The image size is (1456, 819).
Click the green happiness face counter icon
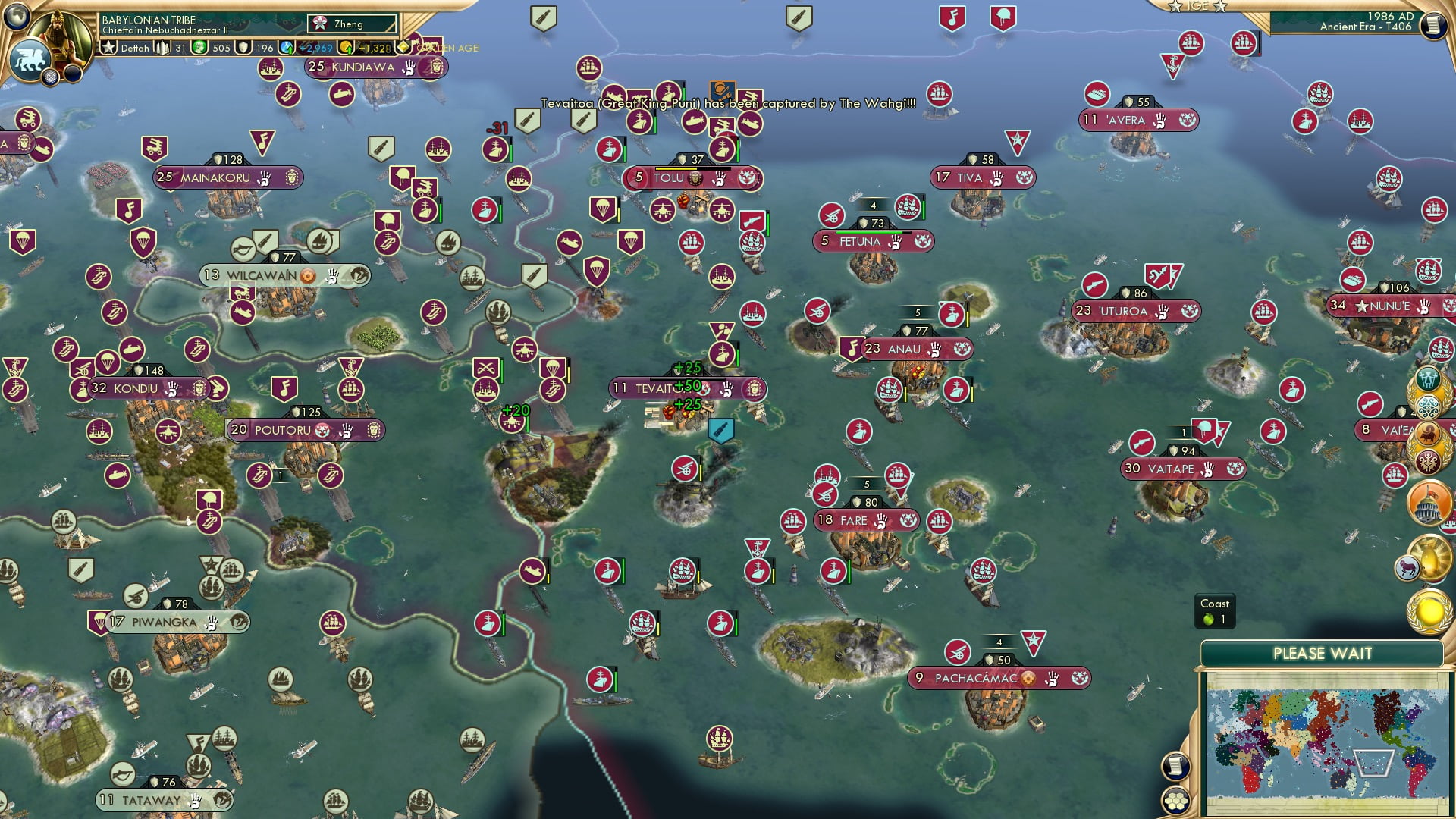(x=198, y=48)
